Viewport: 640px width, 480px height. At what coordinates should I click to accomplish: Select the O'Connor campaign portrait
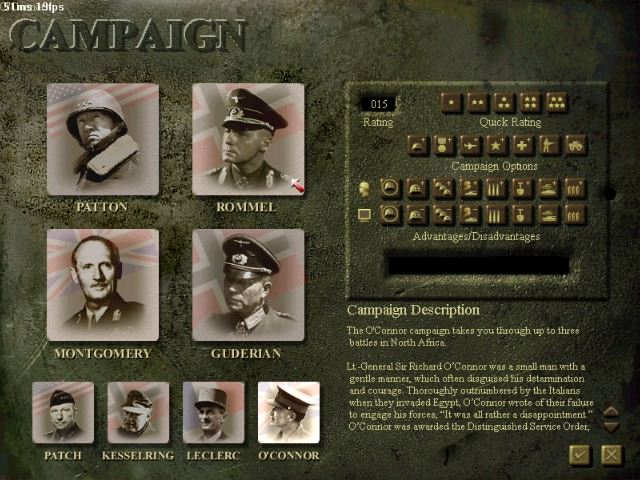pos(289,412)
